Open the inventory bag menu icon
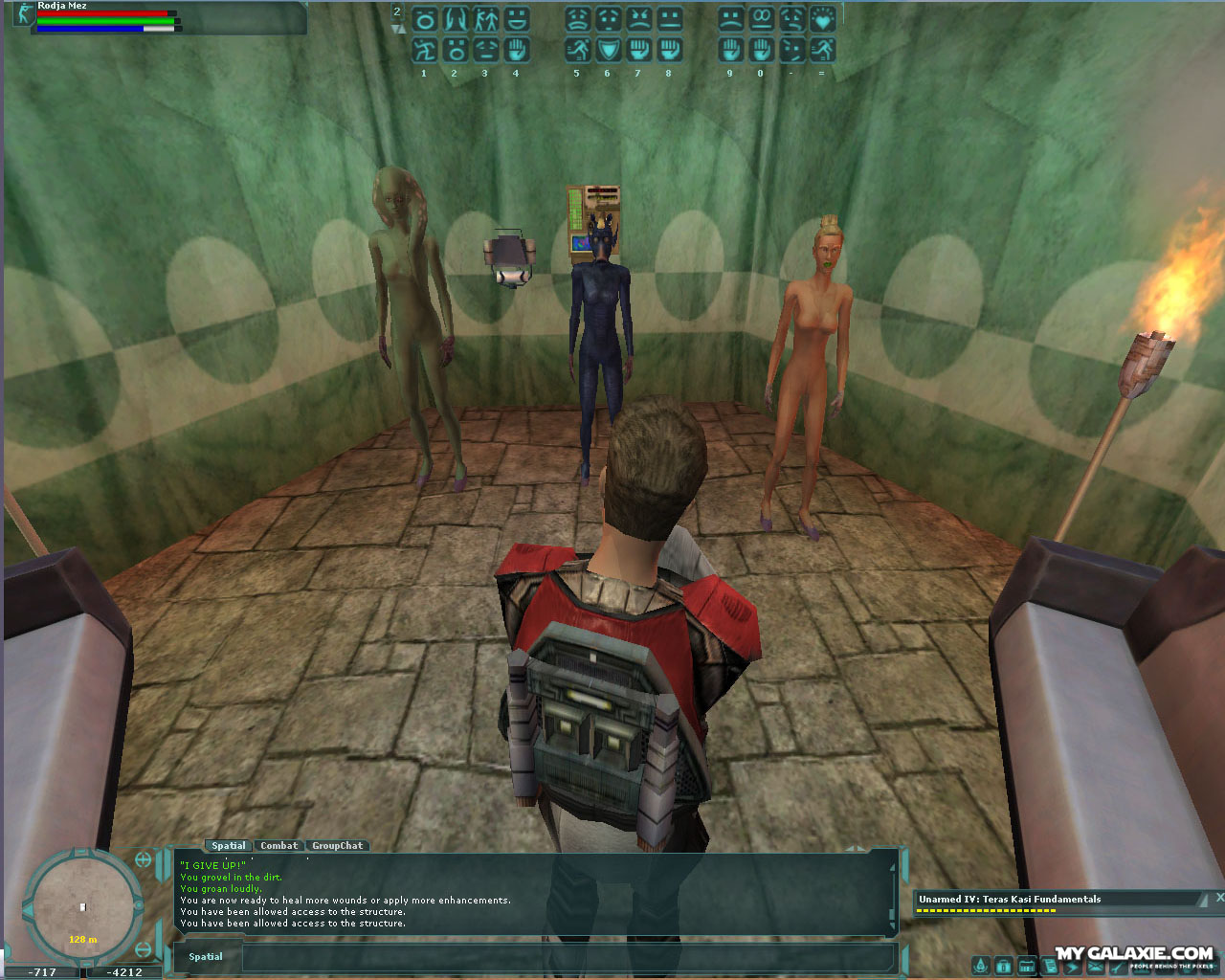 (1003, 966)
